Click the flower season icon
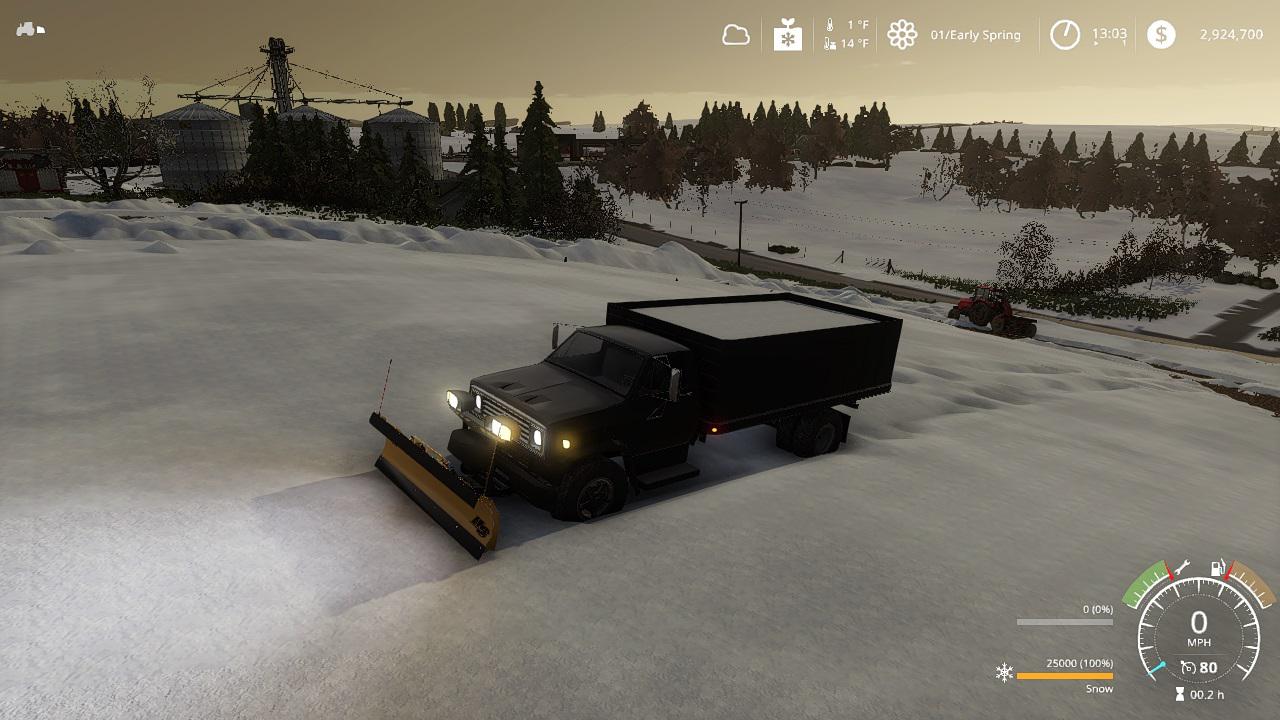This screenshot has width=1280, height=720. coord(902,35)
